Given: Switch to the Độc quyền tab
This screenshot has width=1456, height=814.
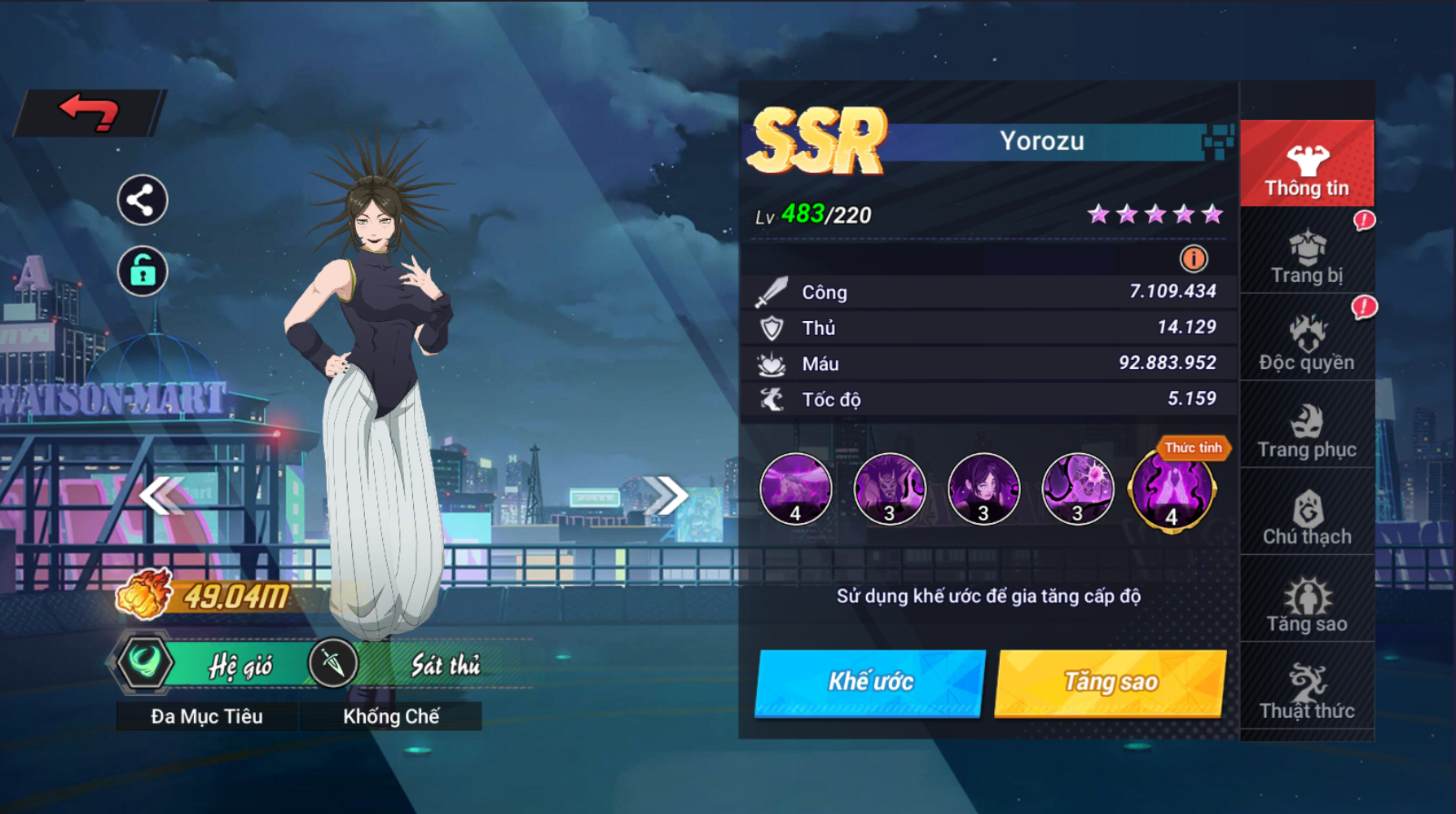Looking at the screenshot, I should [1306, 343].
